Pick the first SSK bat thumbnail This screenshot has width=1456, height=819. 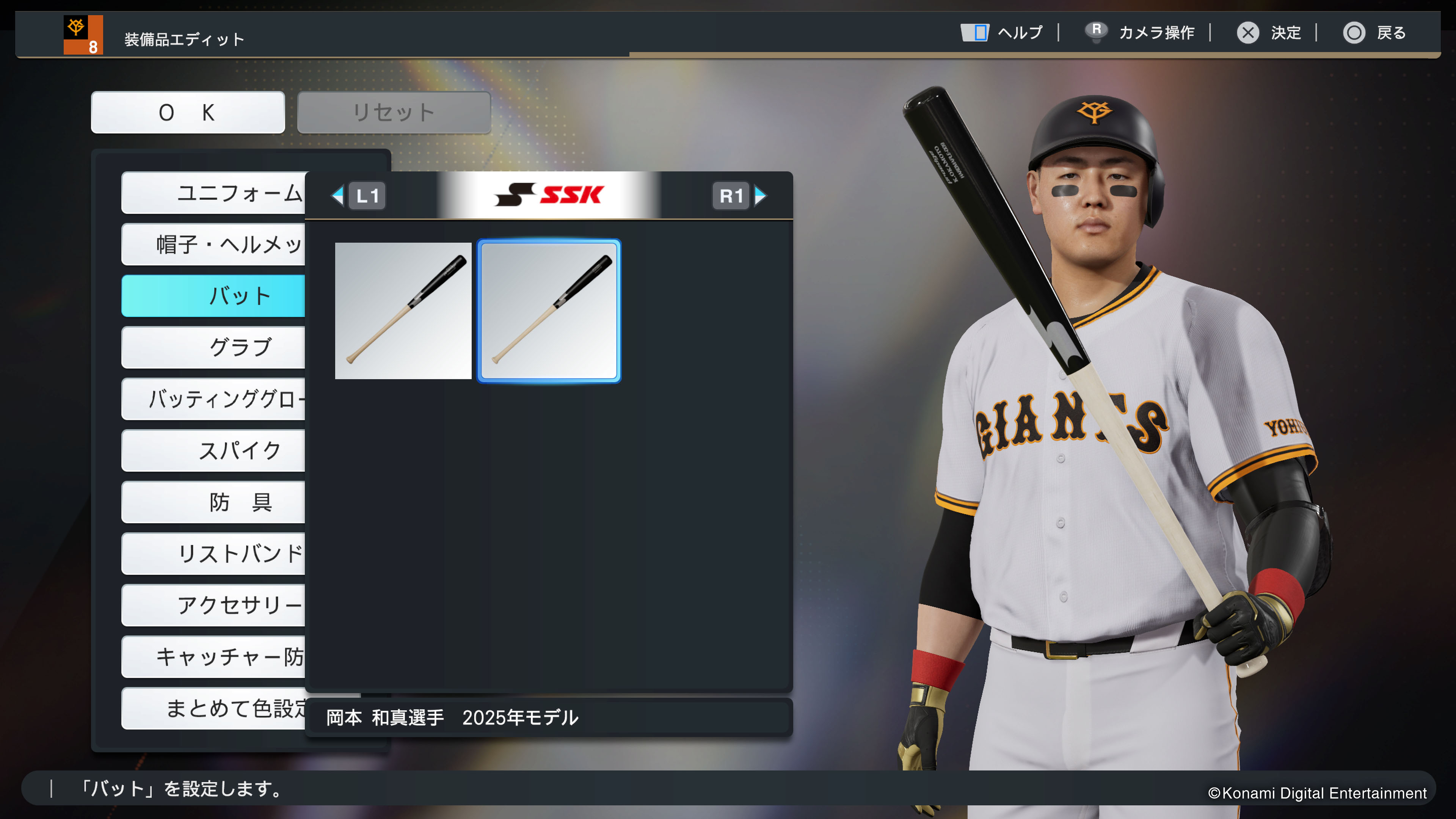(x=403, y=311)
